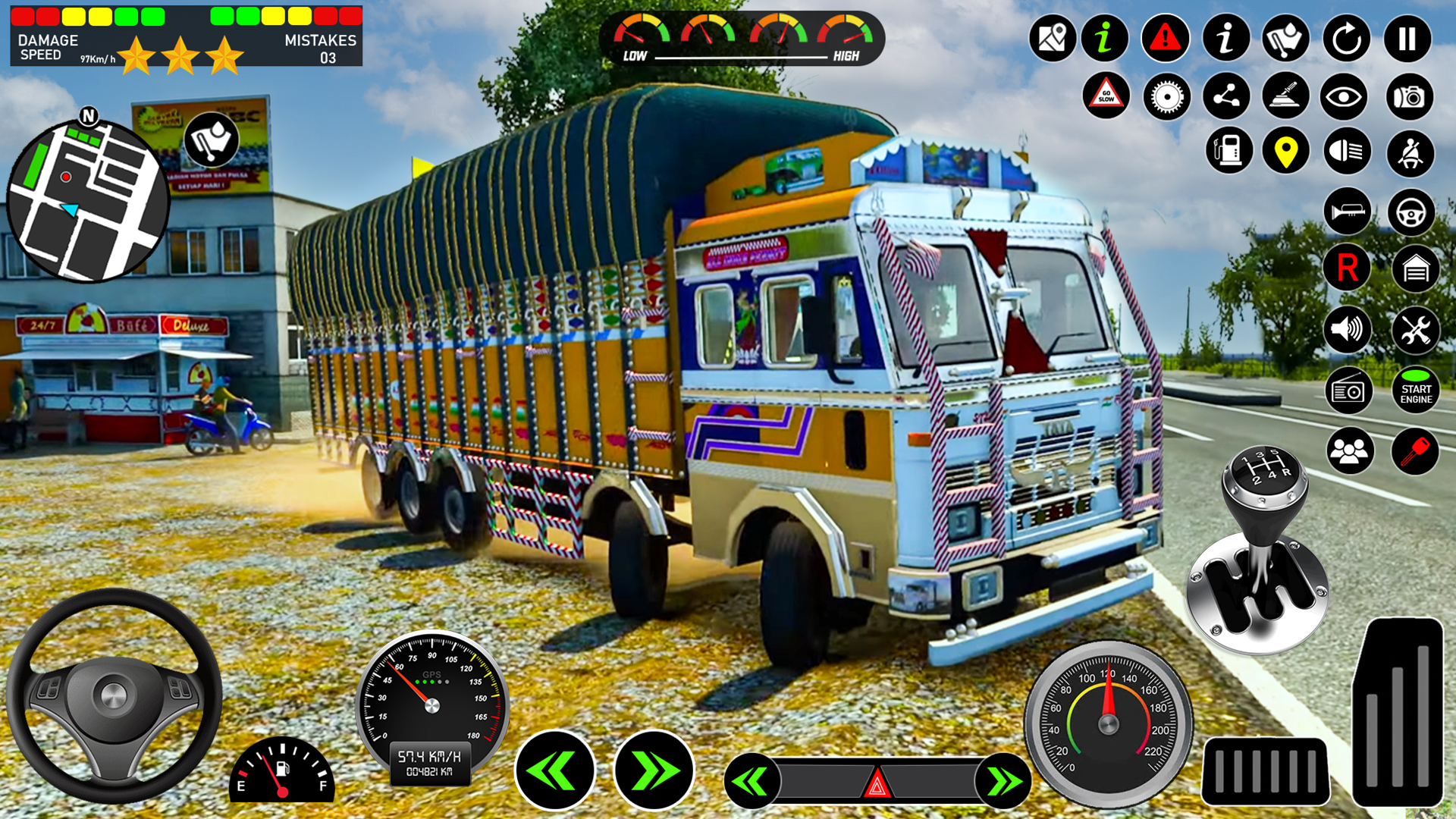Mute sound with the speaker icon
Viewport: 1456px width, 819px height.
click(1347, 329)
